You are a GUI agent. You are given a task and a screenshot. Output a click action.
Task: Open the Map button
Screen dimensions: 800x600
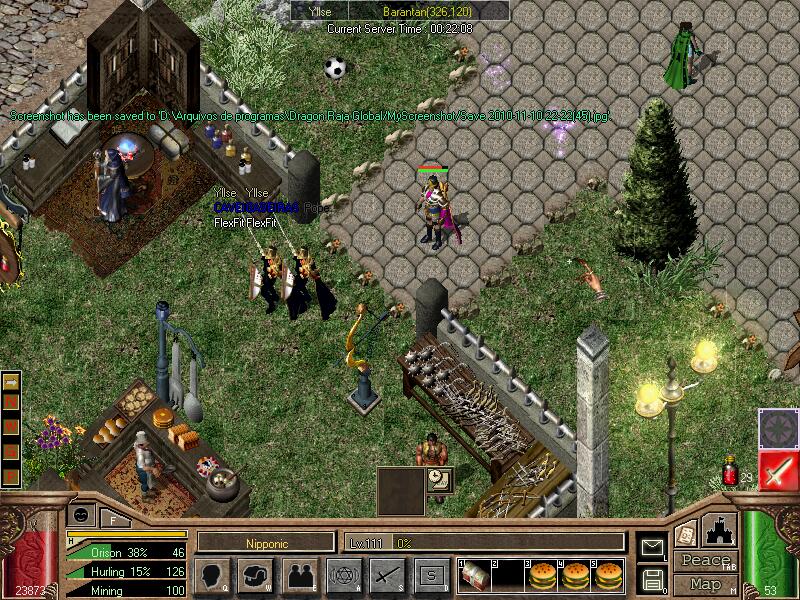705,583
